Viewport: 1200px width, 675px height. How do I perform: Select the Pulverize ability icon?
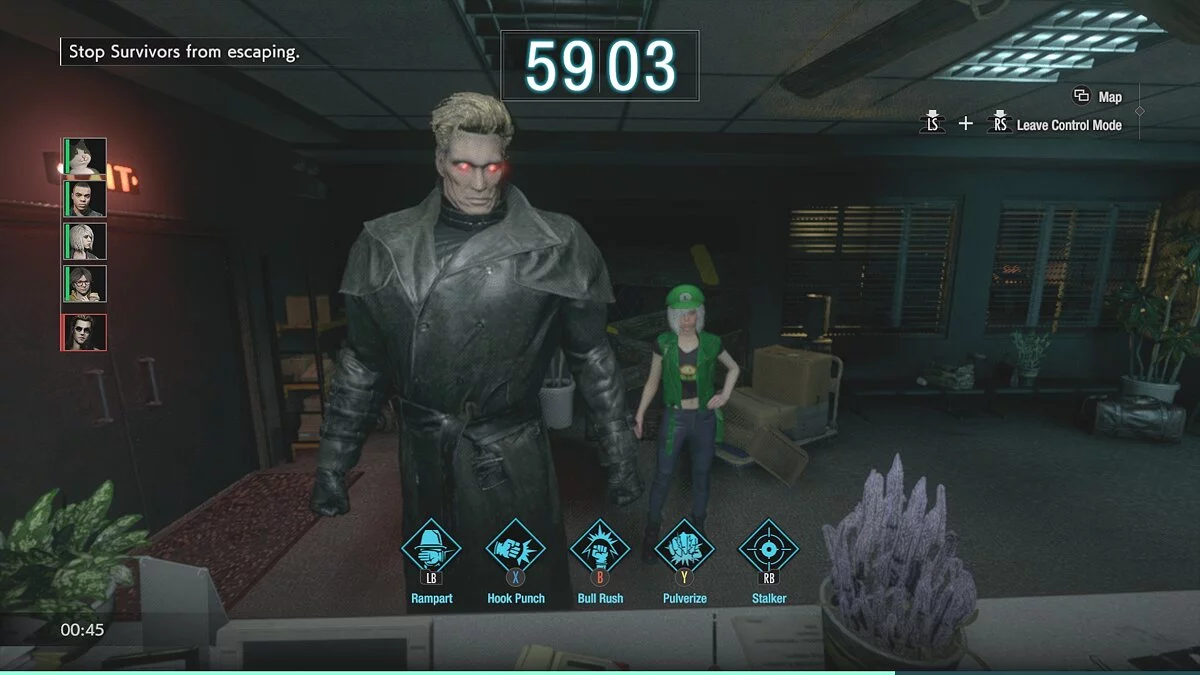pos(684,549)
